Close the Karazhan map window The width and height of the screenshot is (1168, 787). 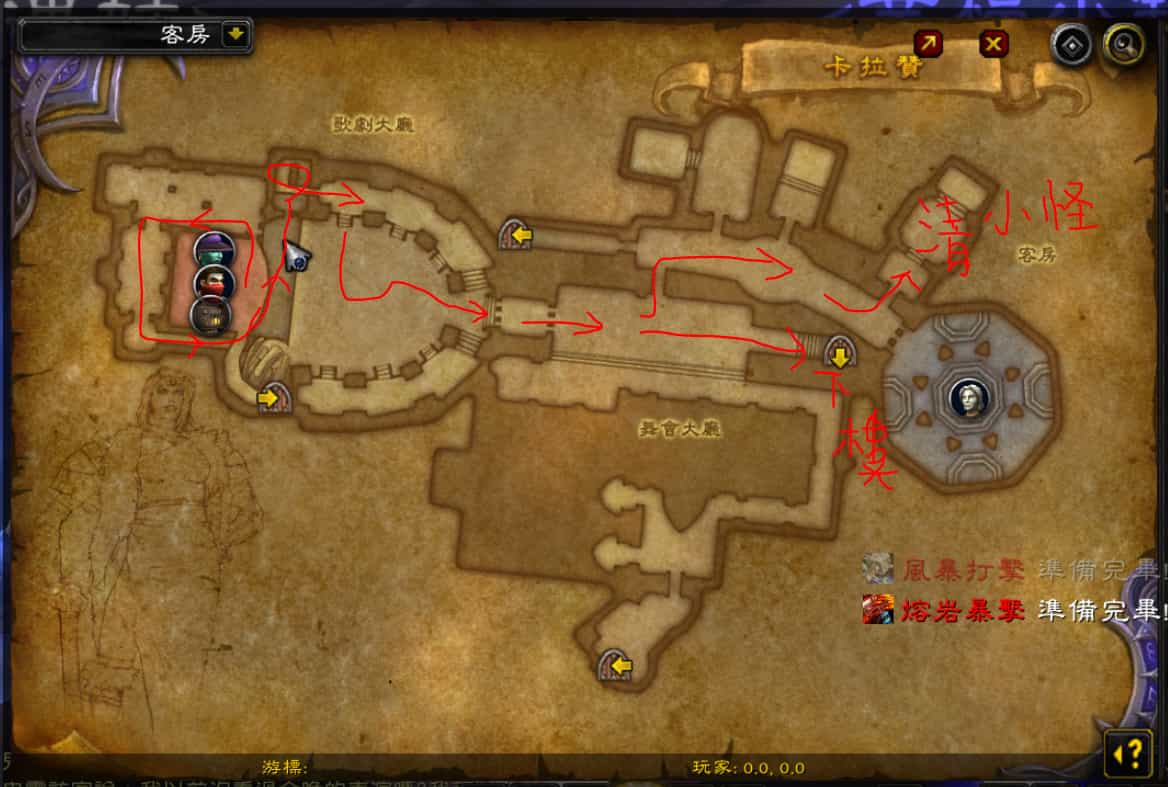point(993,43)
